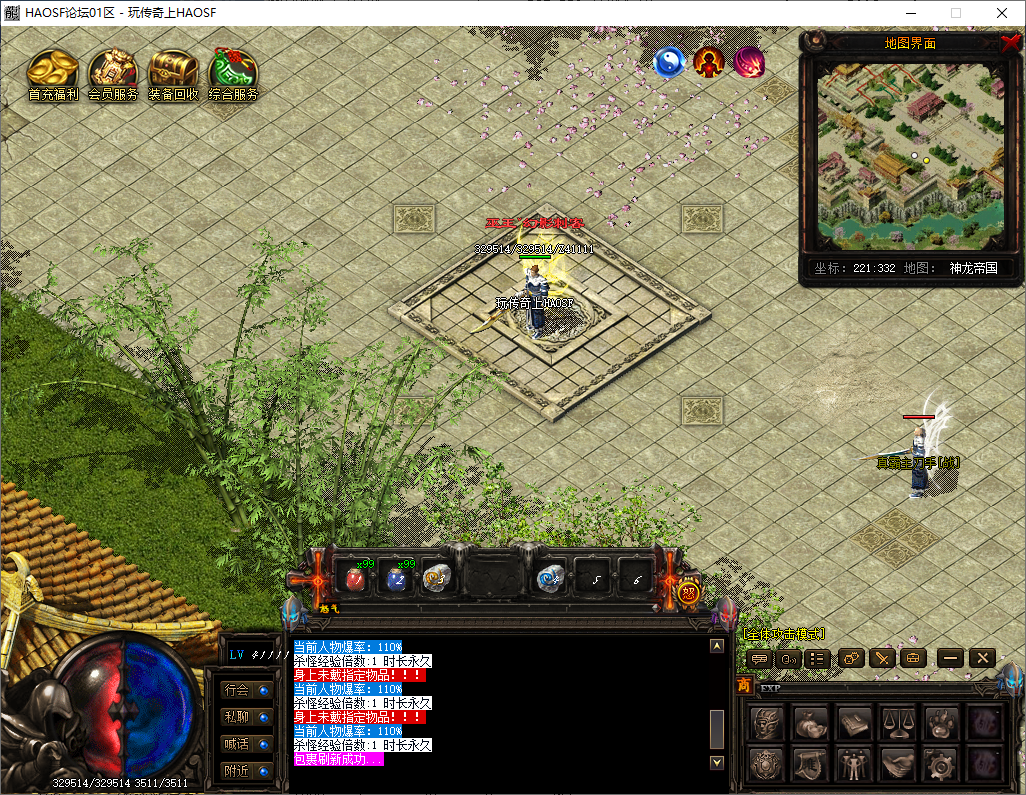Viewport: 1026px width, 795px height.
Task: Use the red health potion in the hotbar
Action: coord(354,577)
